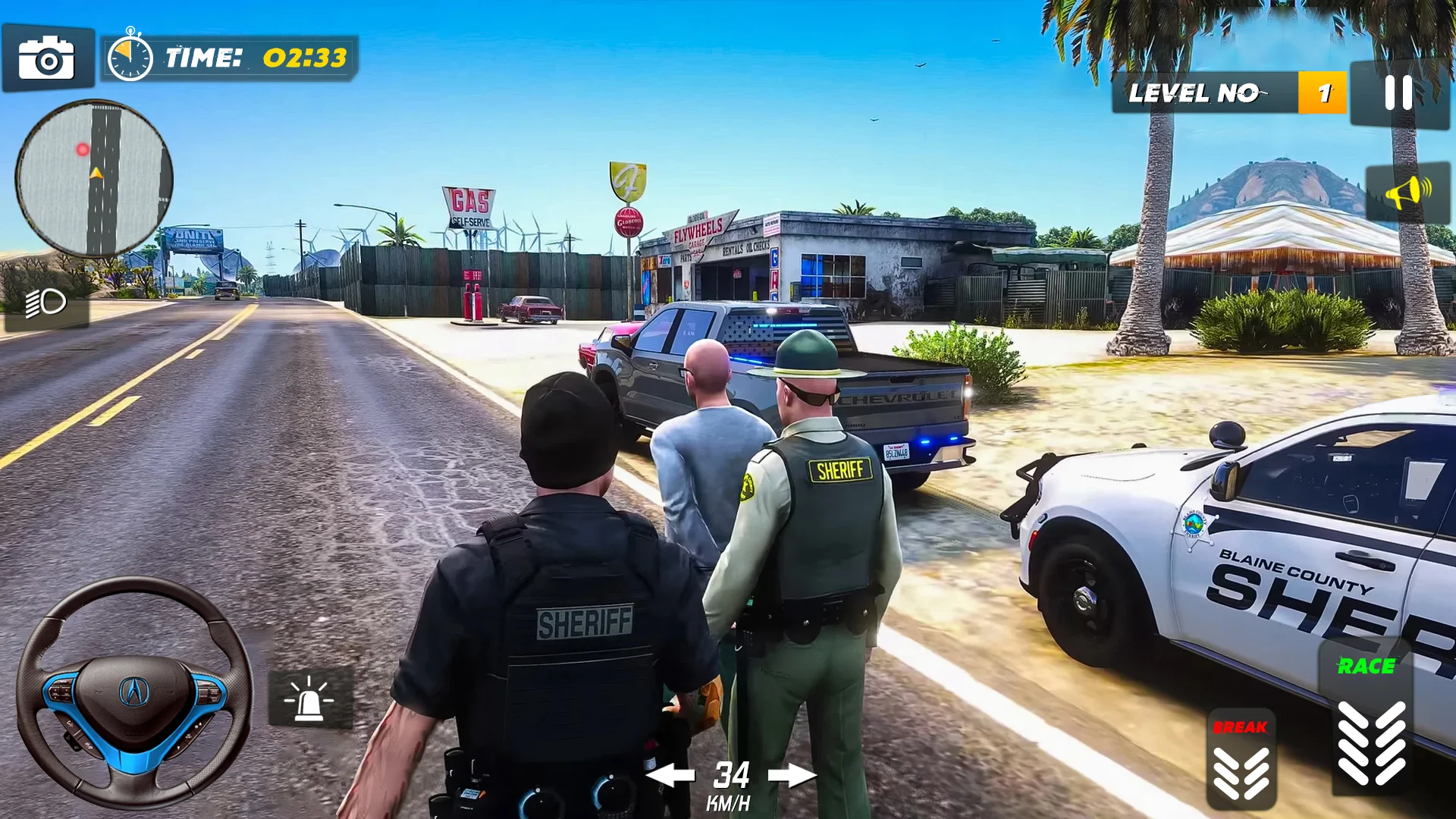
Task: Tap the steering wheel control
Action: [134, 692]
